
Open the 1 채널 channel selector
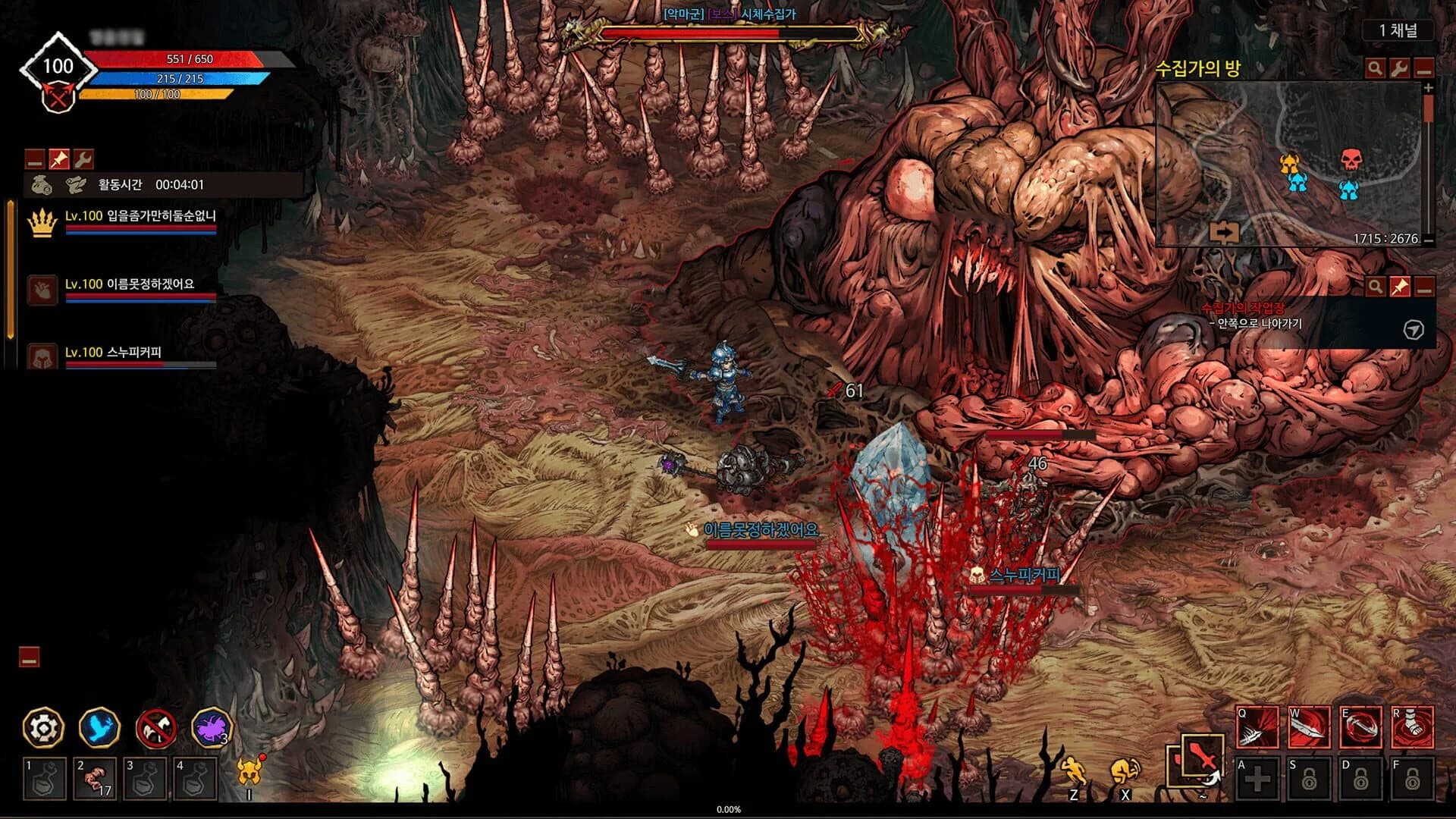pos(1398,30)
